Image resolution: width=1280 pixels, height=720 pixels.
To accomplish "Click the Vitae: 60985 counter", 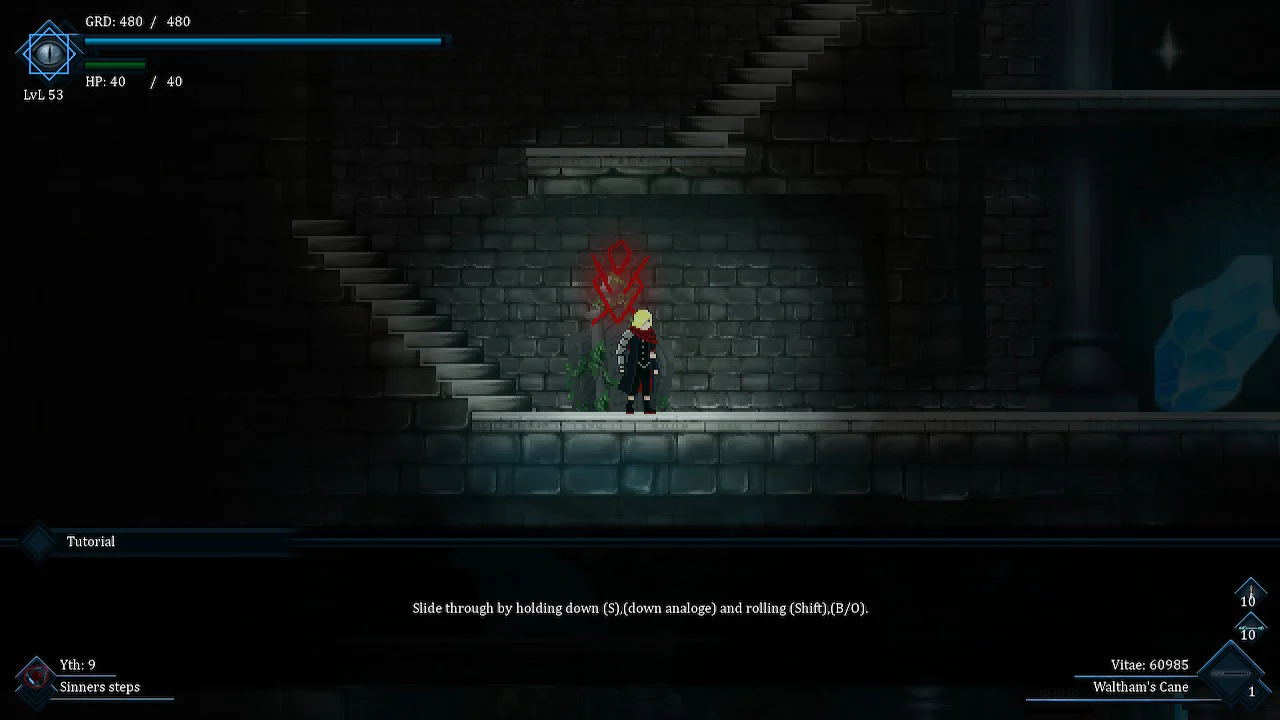I will (x=1149, y=664).
